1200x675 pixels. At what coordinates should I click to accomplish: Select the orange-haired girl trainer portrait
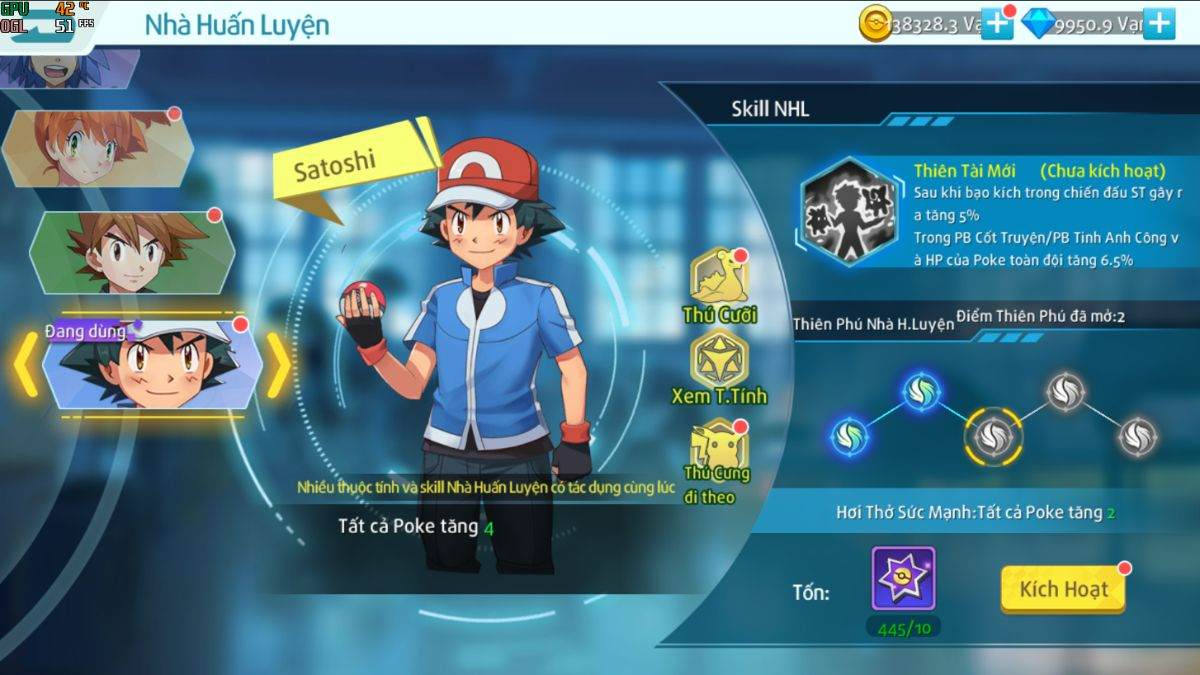[x=97, y=148]
